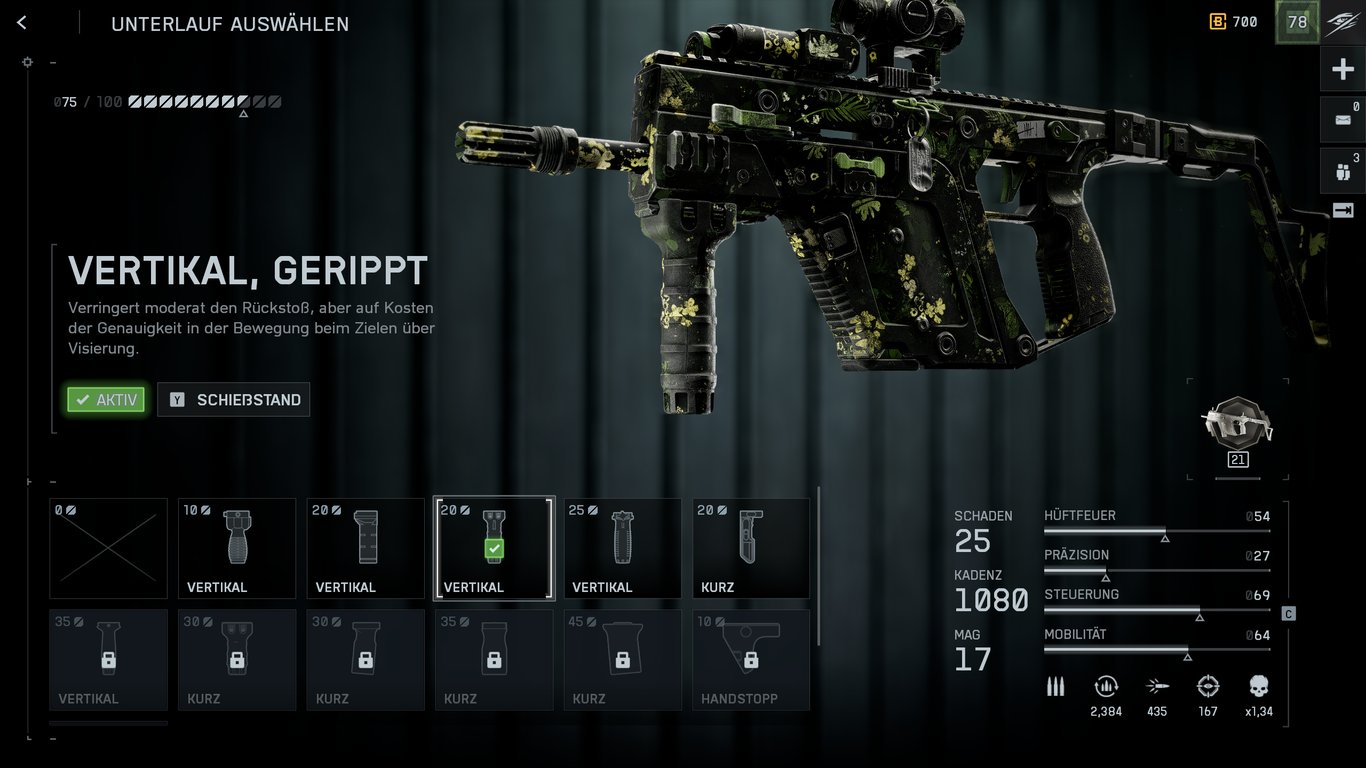This screenshot has height=768, width=1366.
Task: Go back using the top-left arrow
Action: click(x=22, y=23)
